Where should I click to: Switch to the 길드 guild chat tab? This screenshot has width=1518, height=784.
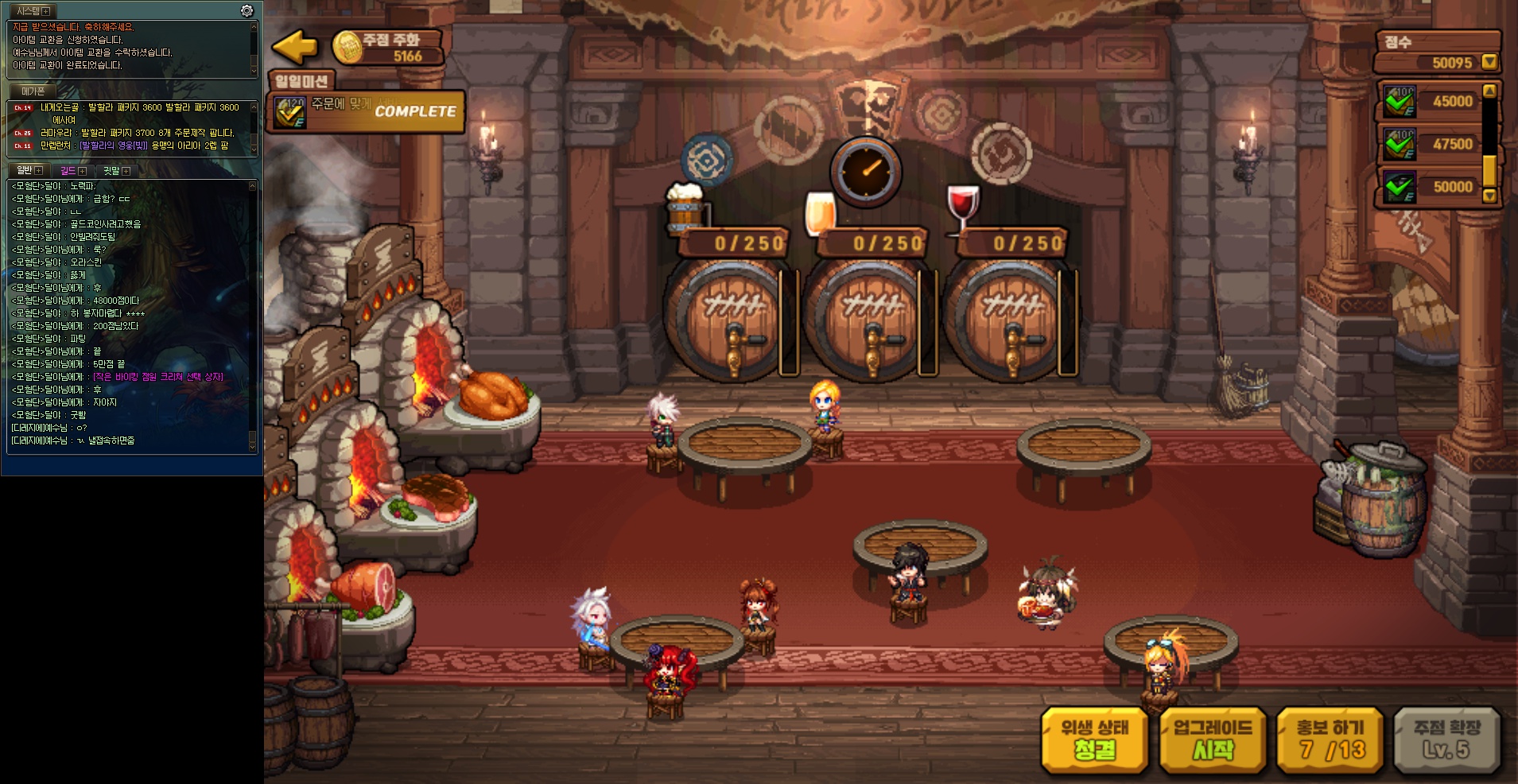pos(68,171)
